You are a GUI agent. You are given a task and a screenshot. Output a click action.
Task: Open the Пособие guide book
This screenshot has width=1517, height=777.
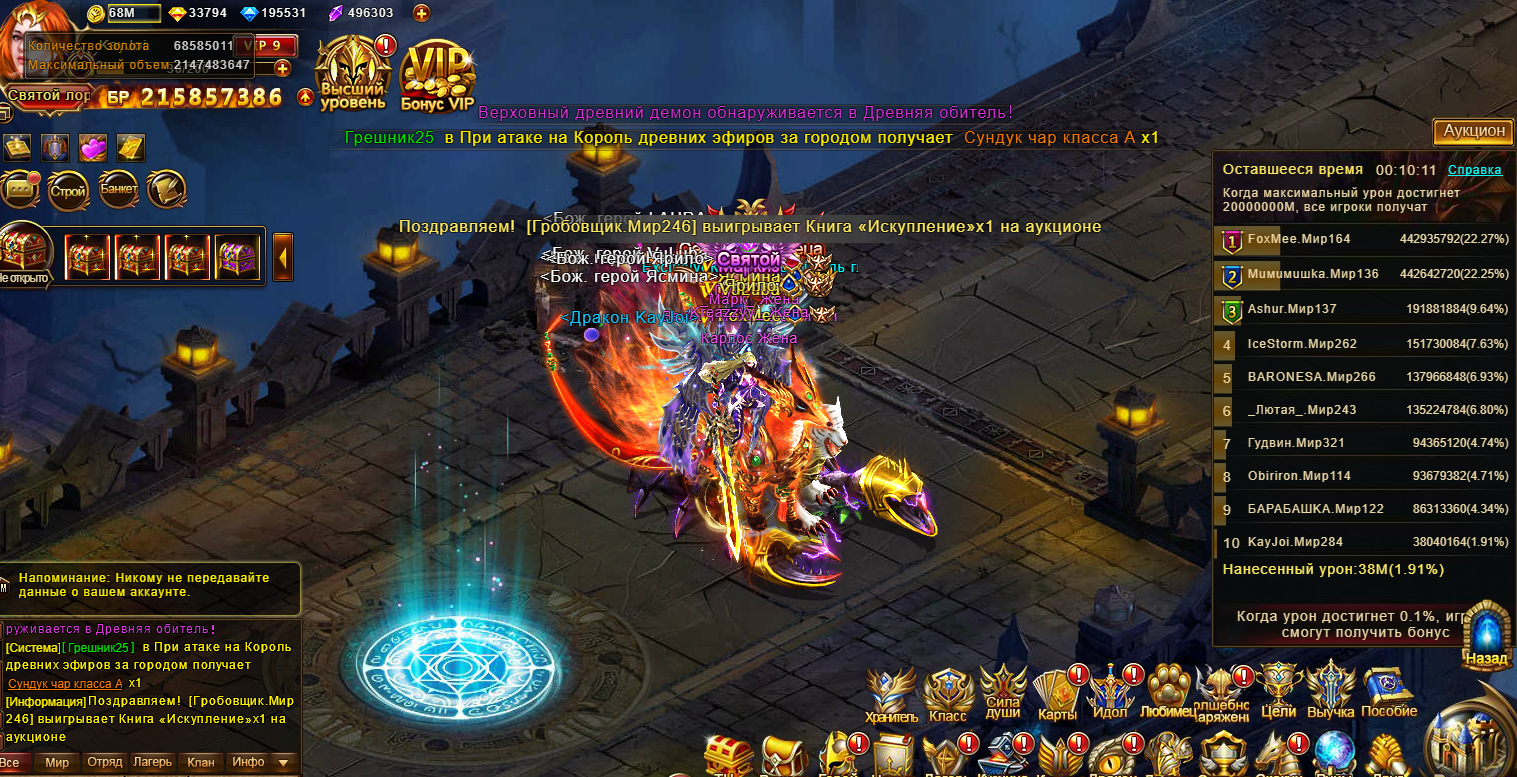tap(1388, 691)
